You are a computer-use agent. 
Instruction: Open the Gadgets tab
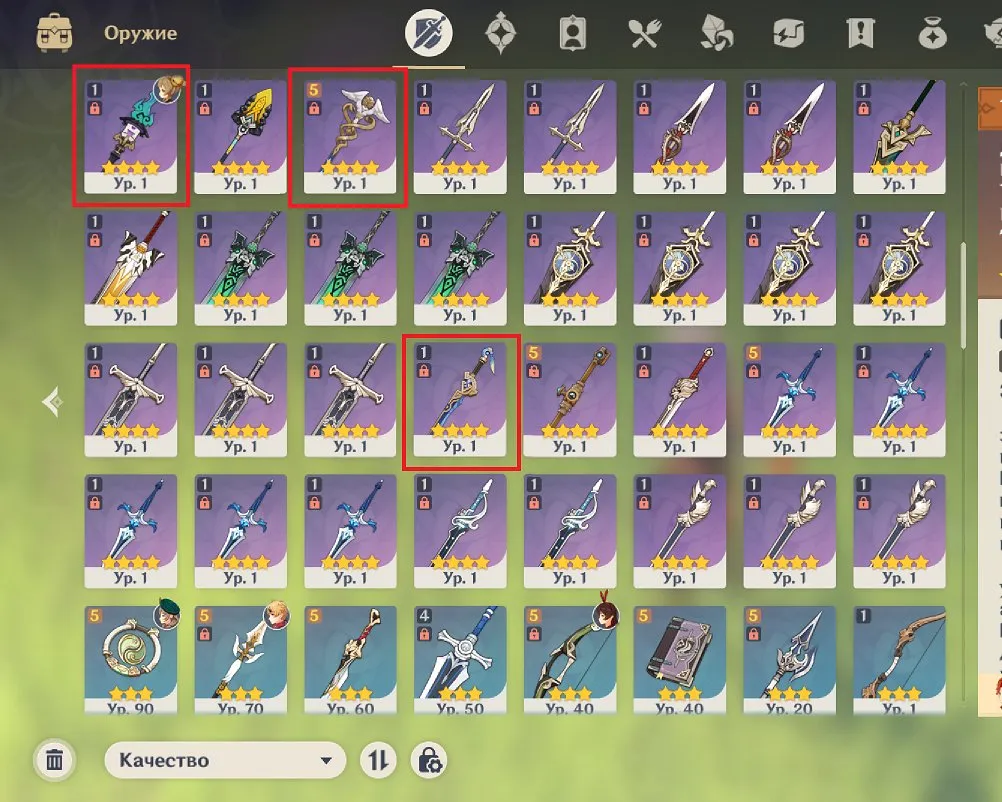coord(788,34)
